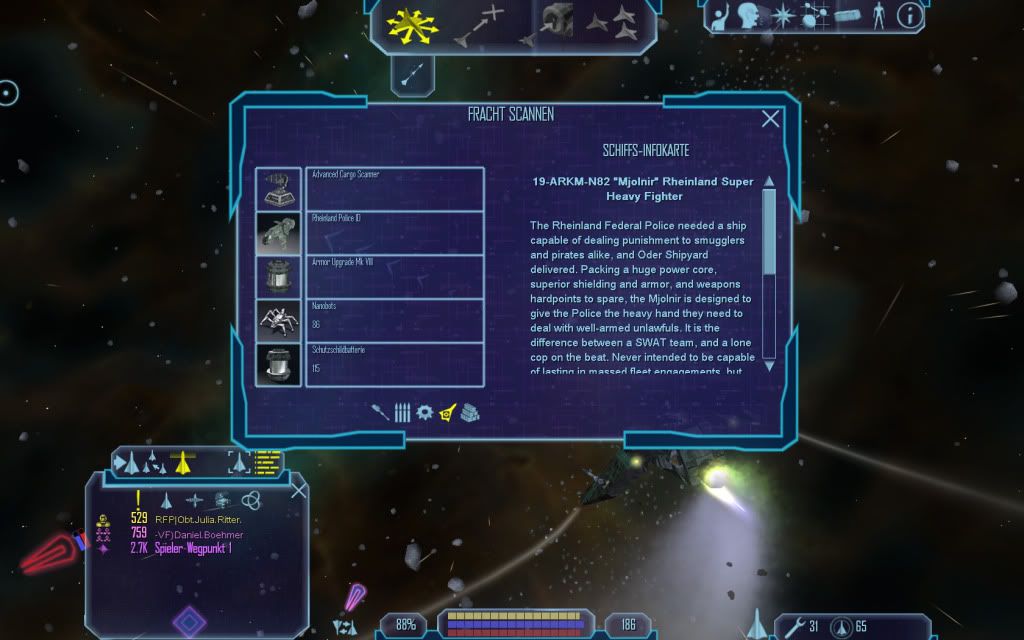This screenshot has height=640, width=1024.
Task: Activate the go-to maneuver icon
Action: [x=479, y=25]
